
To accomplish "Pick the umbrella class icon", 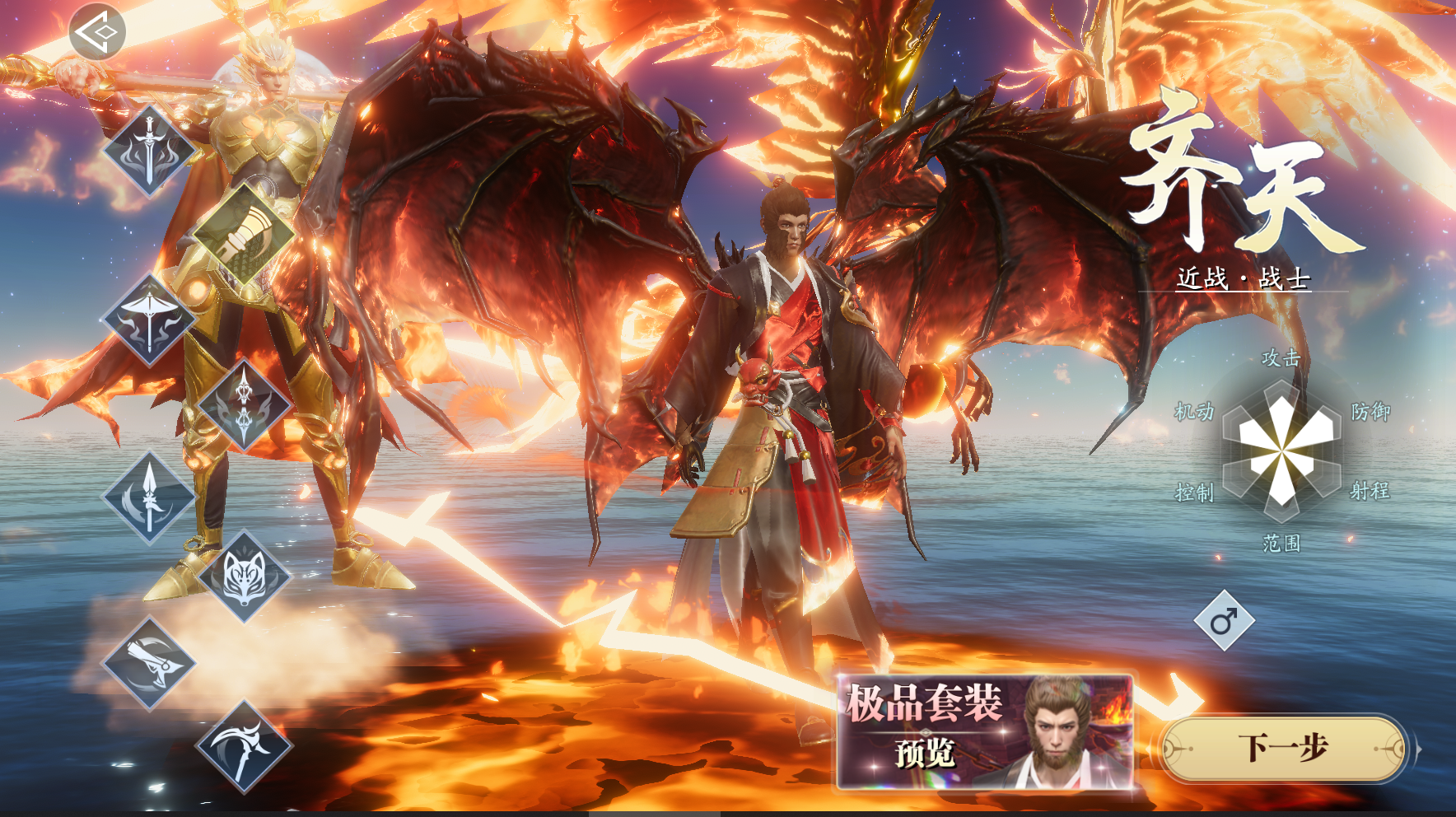I will pos(149,320).
